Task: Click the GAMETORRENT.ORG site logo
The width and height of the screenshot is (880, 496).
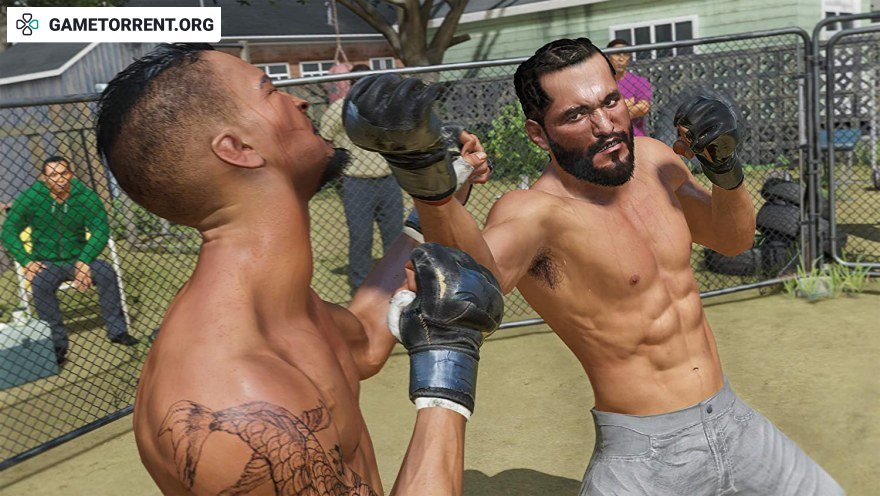Action: 114,24
